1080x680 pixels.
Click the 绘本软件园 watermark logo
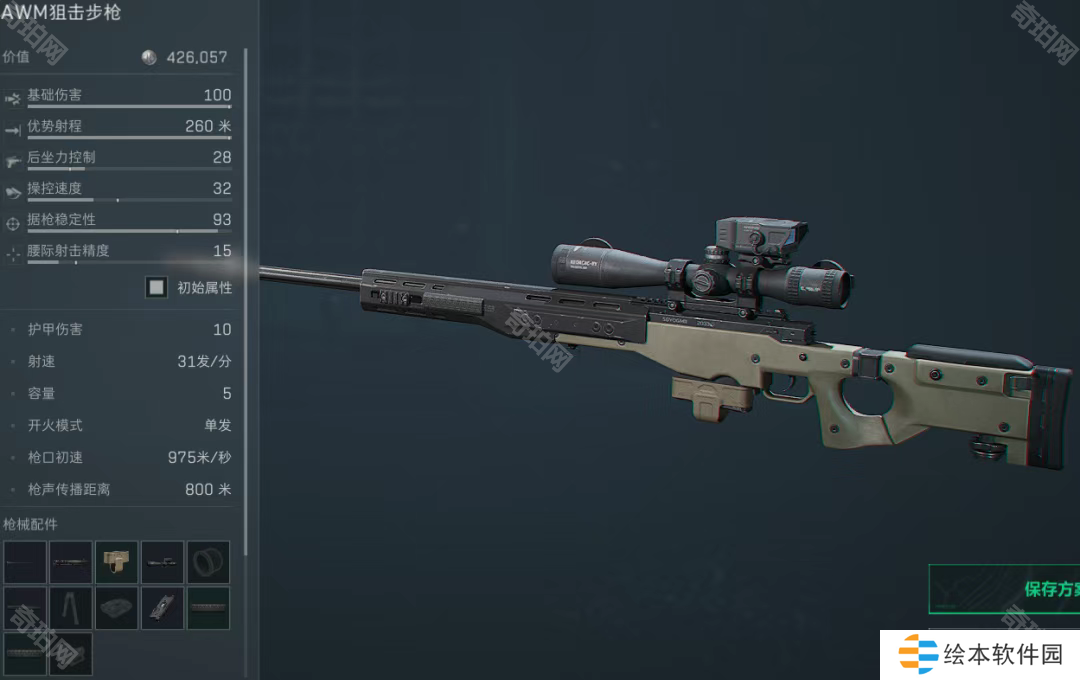point(980,655)
